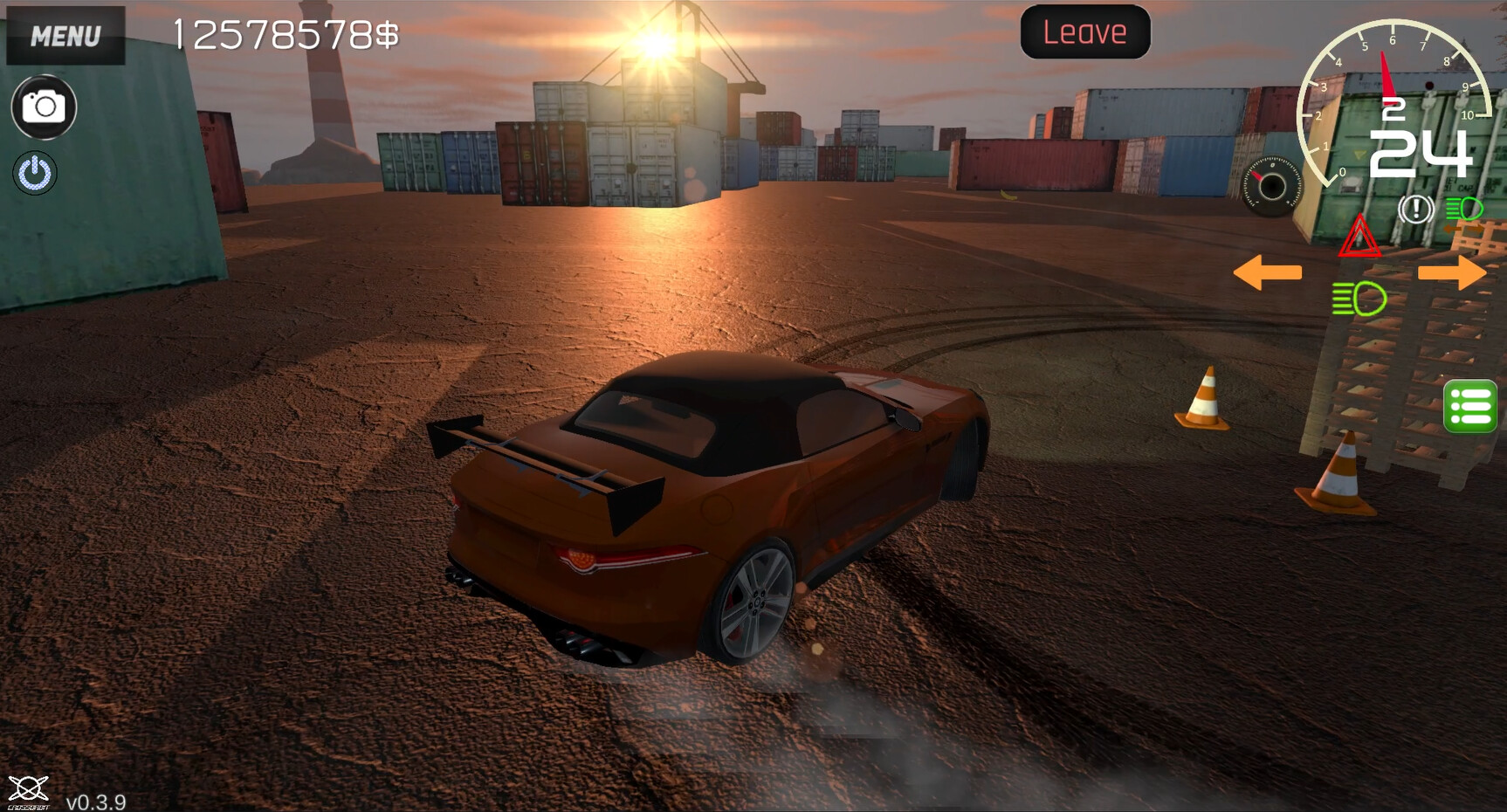Toggle the low beam headlights
The height and width of the screenshot is (812, 1507).
point(1359,299)
